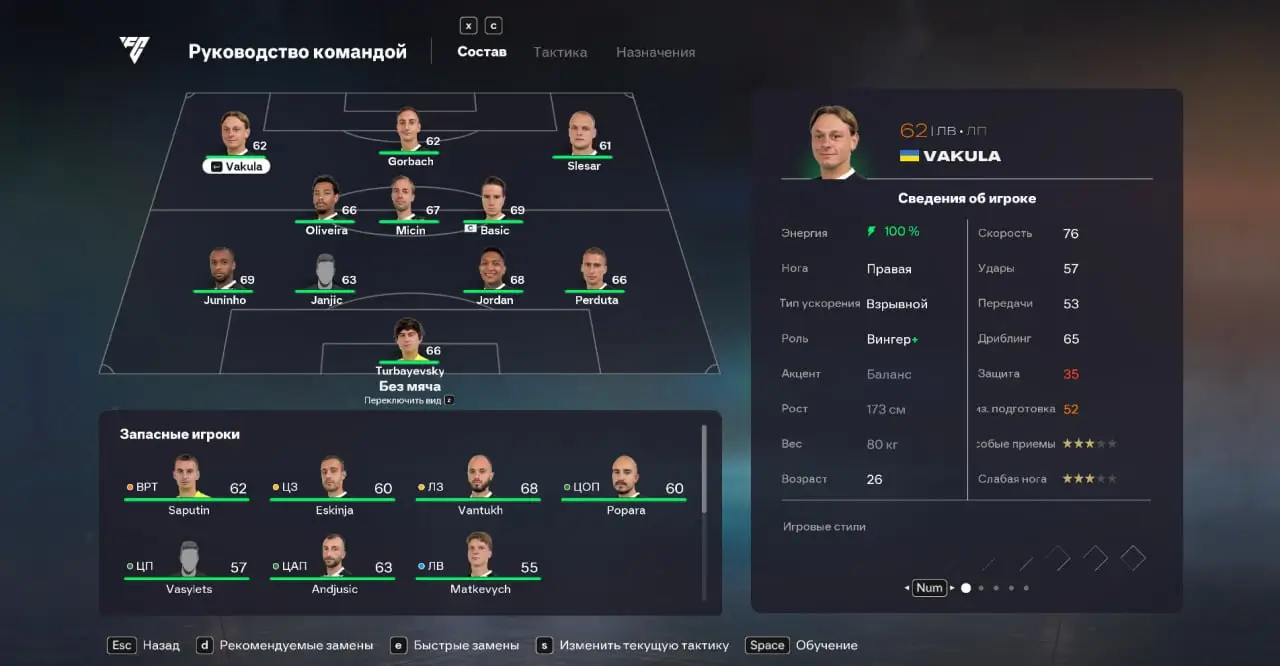Viewport: 1280px width, 666px height.
Task: Click Изменить текущую тактику option
Action: [643, 645]
